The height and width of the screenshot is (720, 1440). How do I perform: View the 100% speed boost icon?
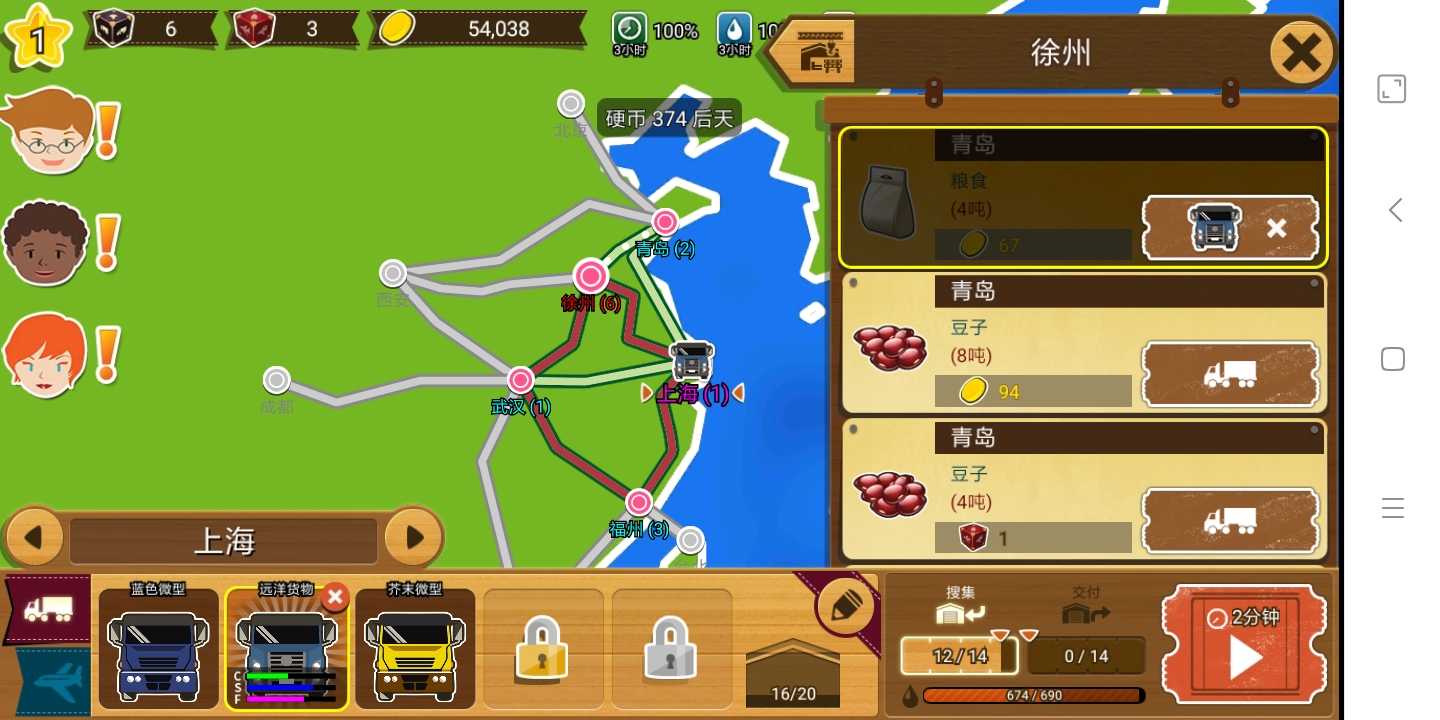coord(628,30)
